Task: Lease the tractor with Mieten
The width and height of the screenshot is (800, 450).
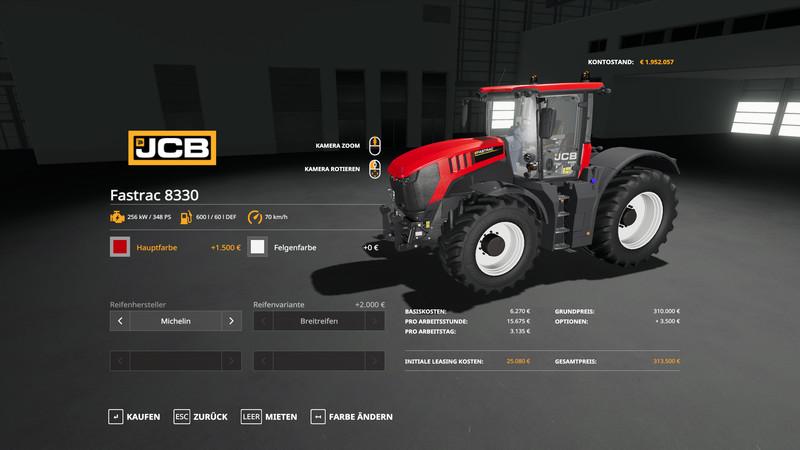Action: pos(268,416)
